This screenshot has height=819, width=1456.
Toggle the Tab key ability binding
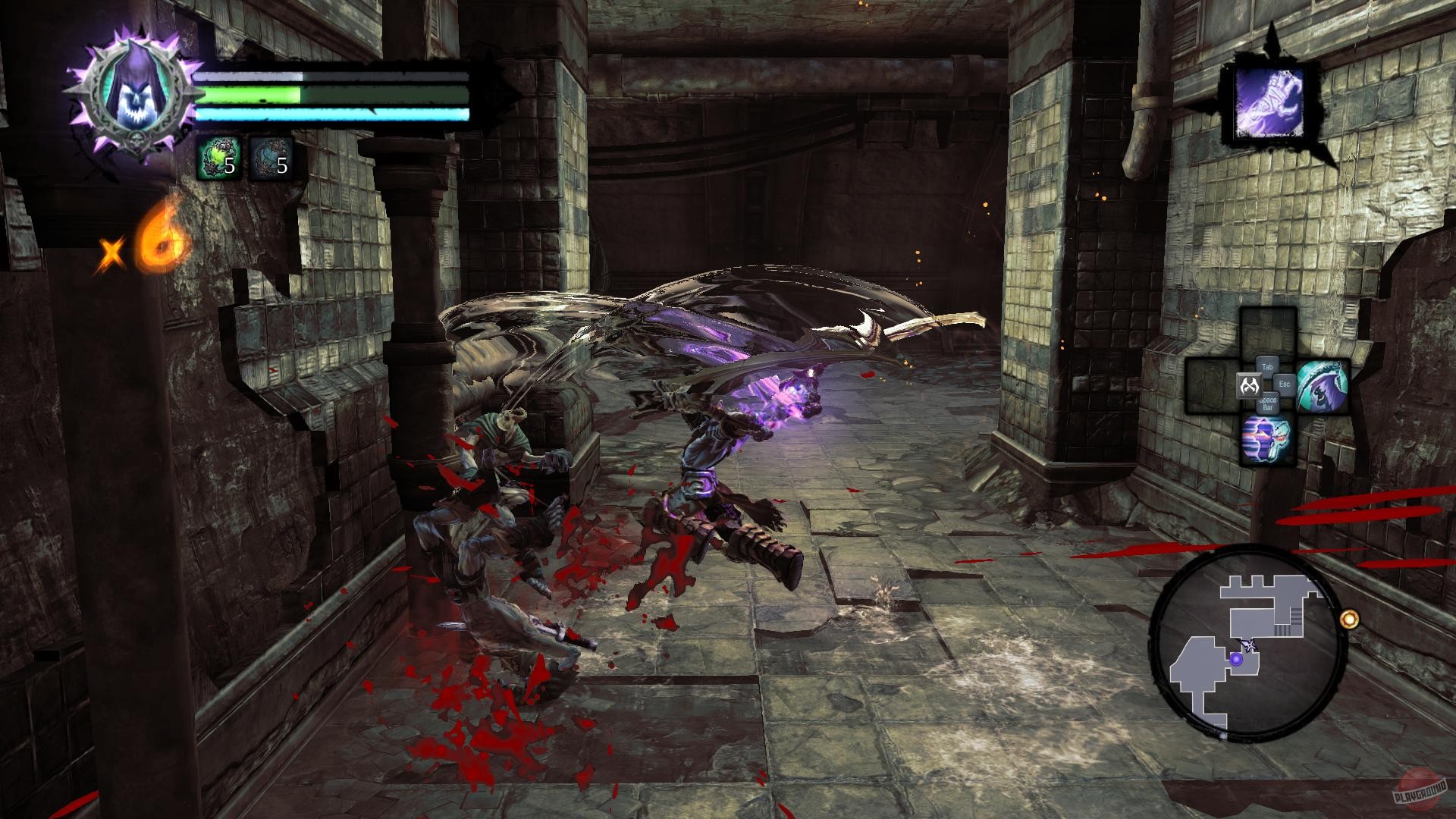coord(1267,366)
